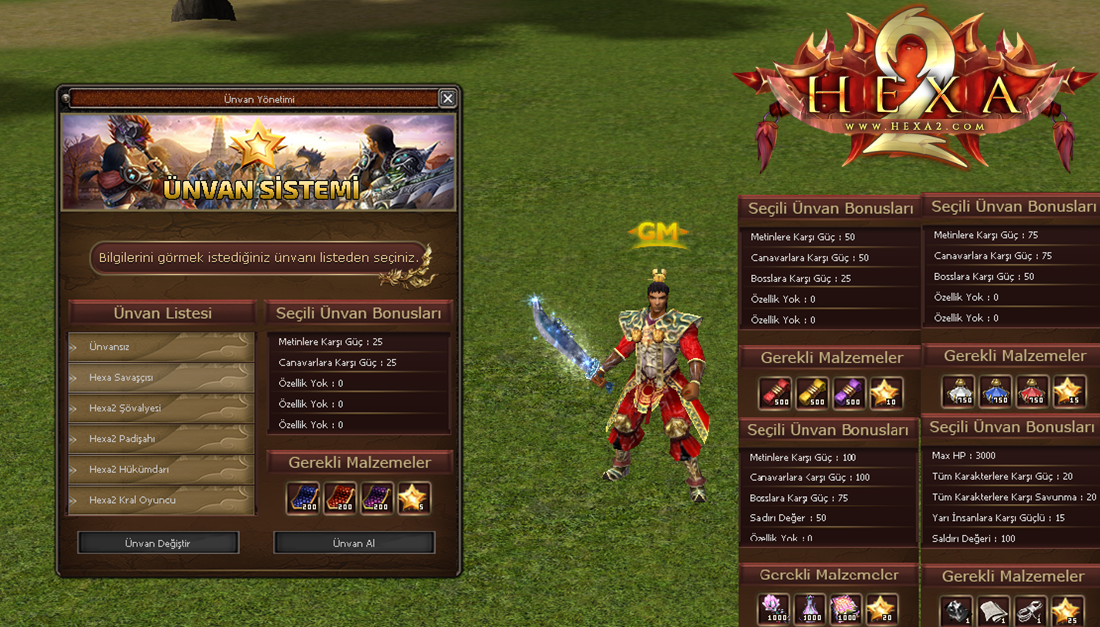Click the gold star material showing 5
The height and width of the screenshot is (627, 1100).
(414, 498)
